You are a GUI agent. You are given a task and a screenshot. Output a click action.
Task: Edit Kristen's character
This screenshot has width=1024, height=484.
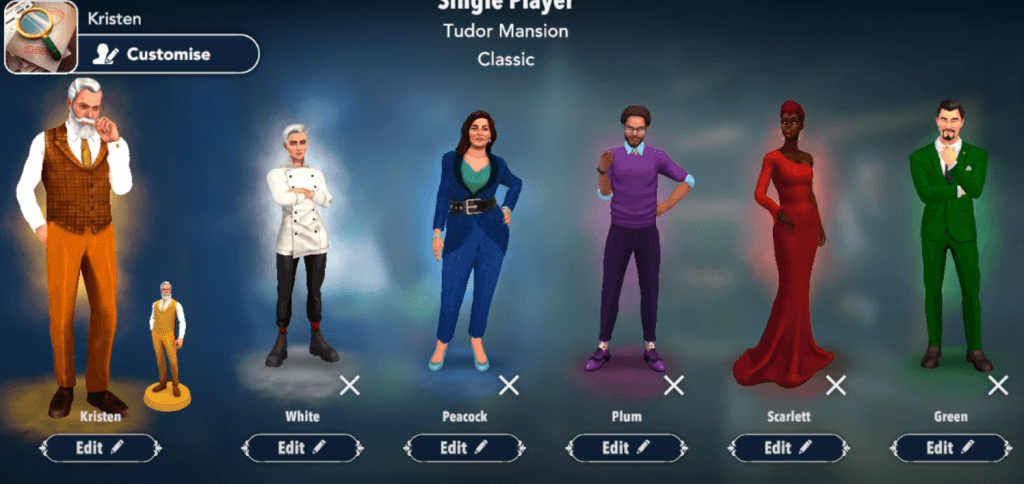pyautogui.click(x=100, y=448)
